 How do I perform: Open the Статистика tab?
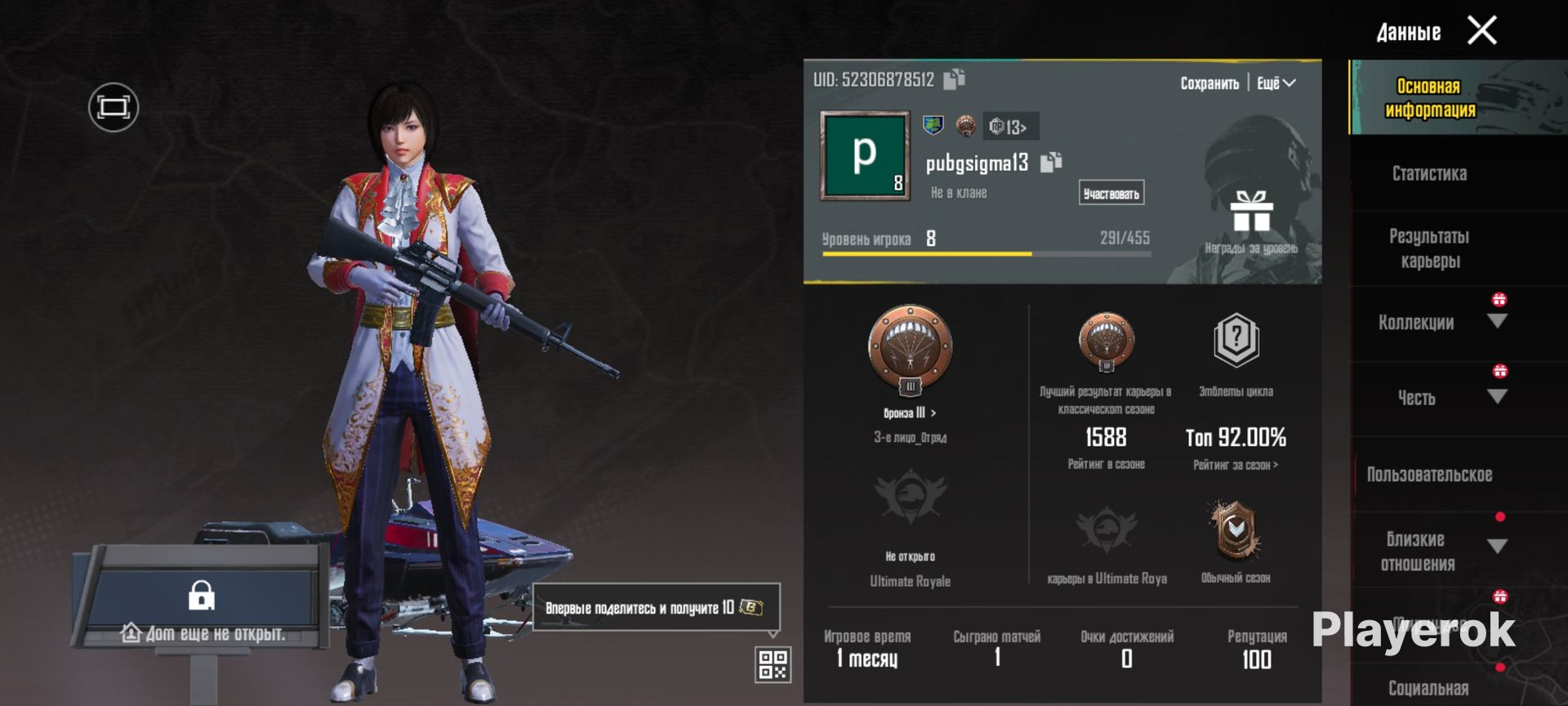coord(1429,173)
